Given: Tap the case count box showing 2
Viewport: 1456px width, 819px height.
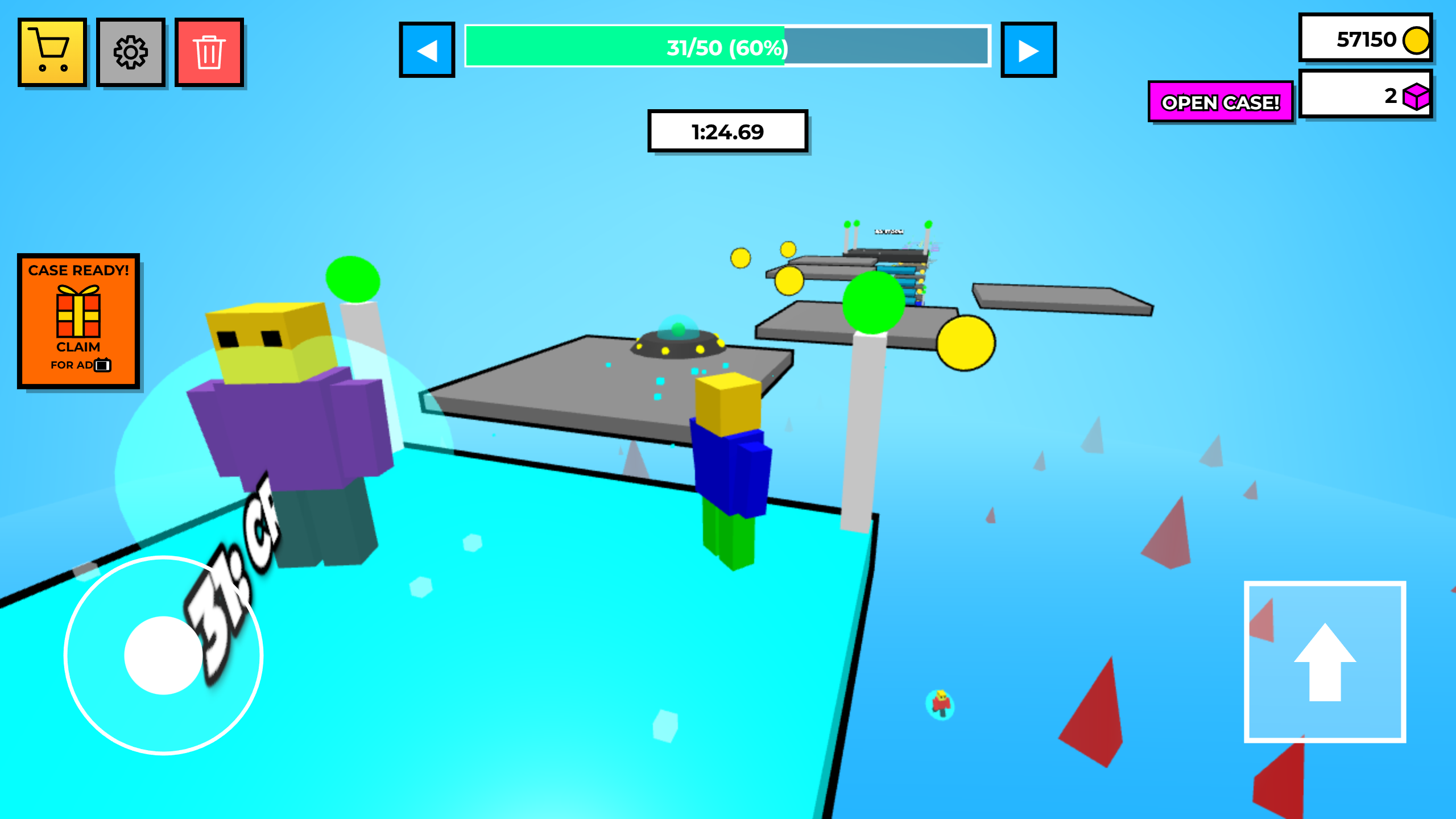Looking at the screenshot, I should pos(1365,98).
